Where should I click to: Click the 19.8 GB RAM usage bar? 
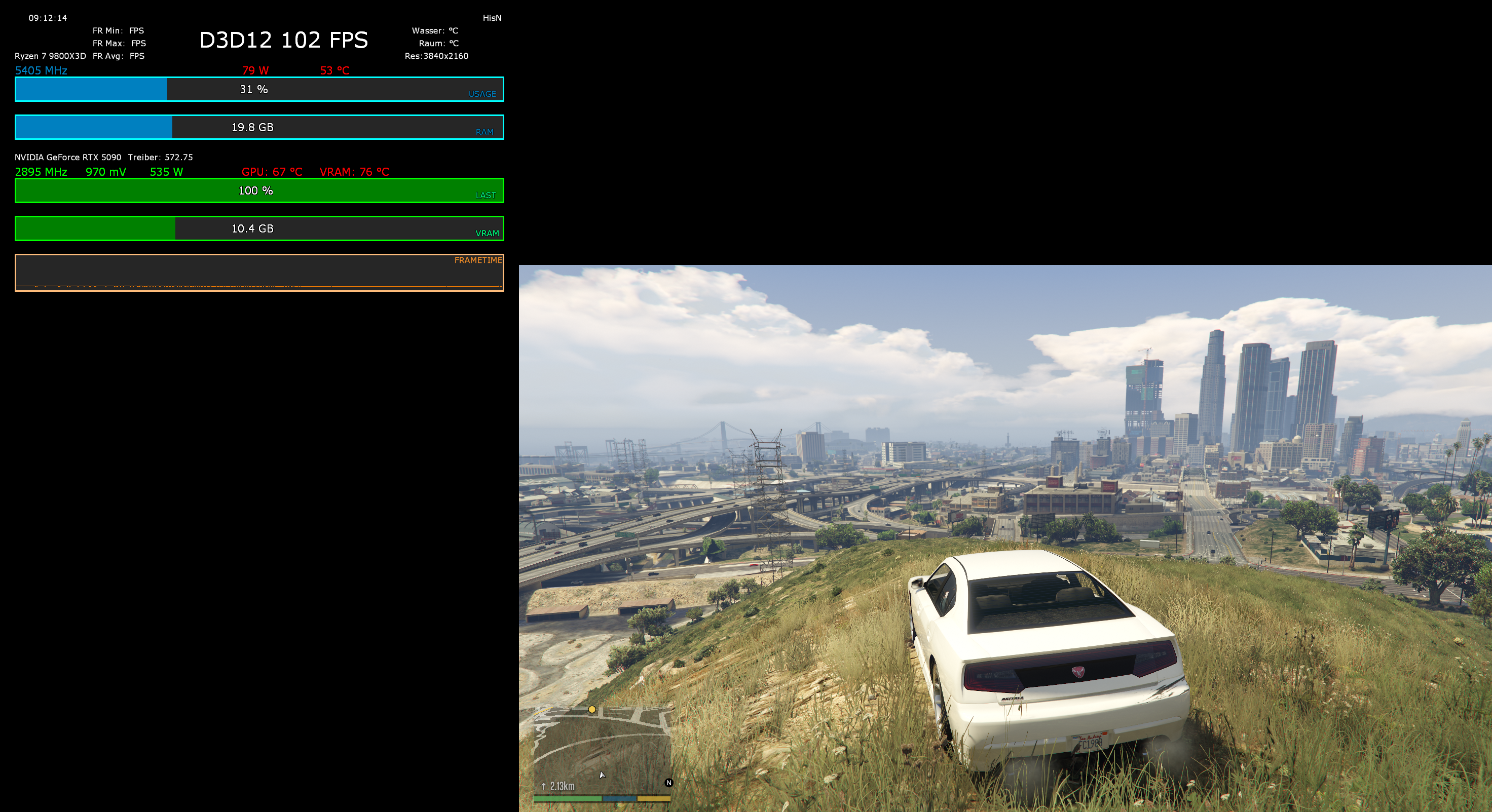(259, 127)
